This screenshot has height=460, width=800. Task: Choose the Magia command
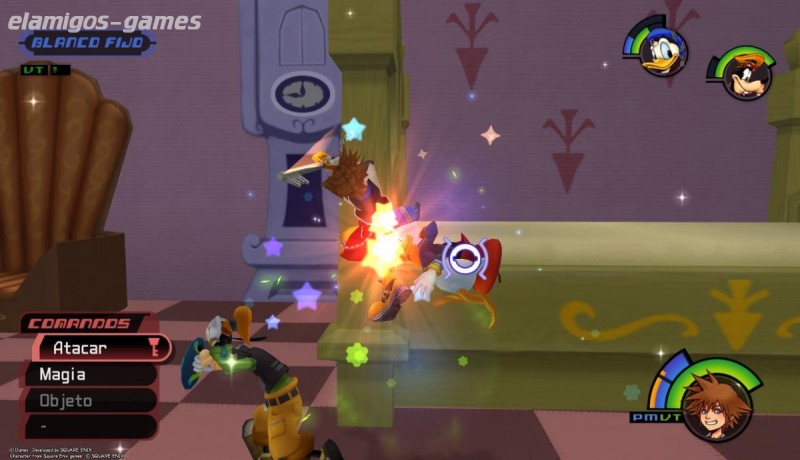click(x=90, y=375)
